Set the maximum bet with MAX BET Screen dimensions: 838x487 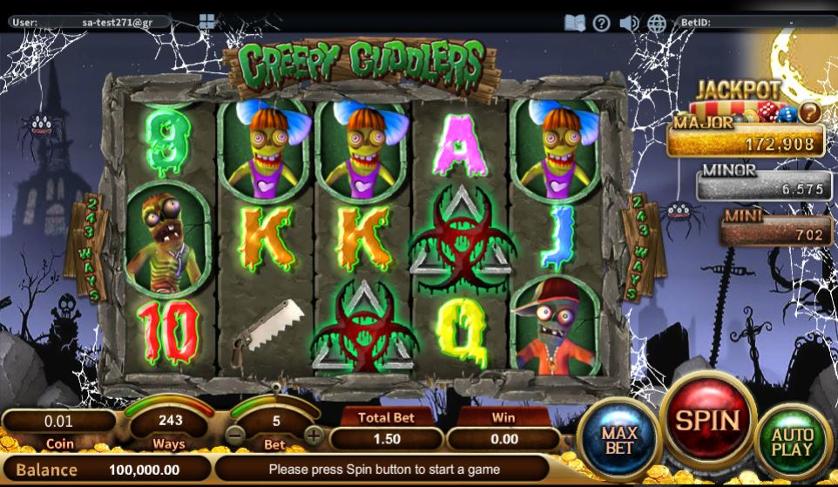point(619,439)
